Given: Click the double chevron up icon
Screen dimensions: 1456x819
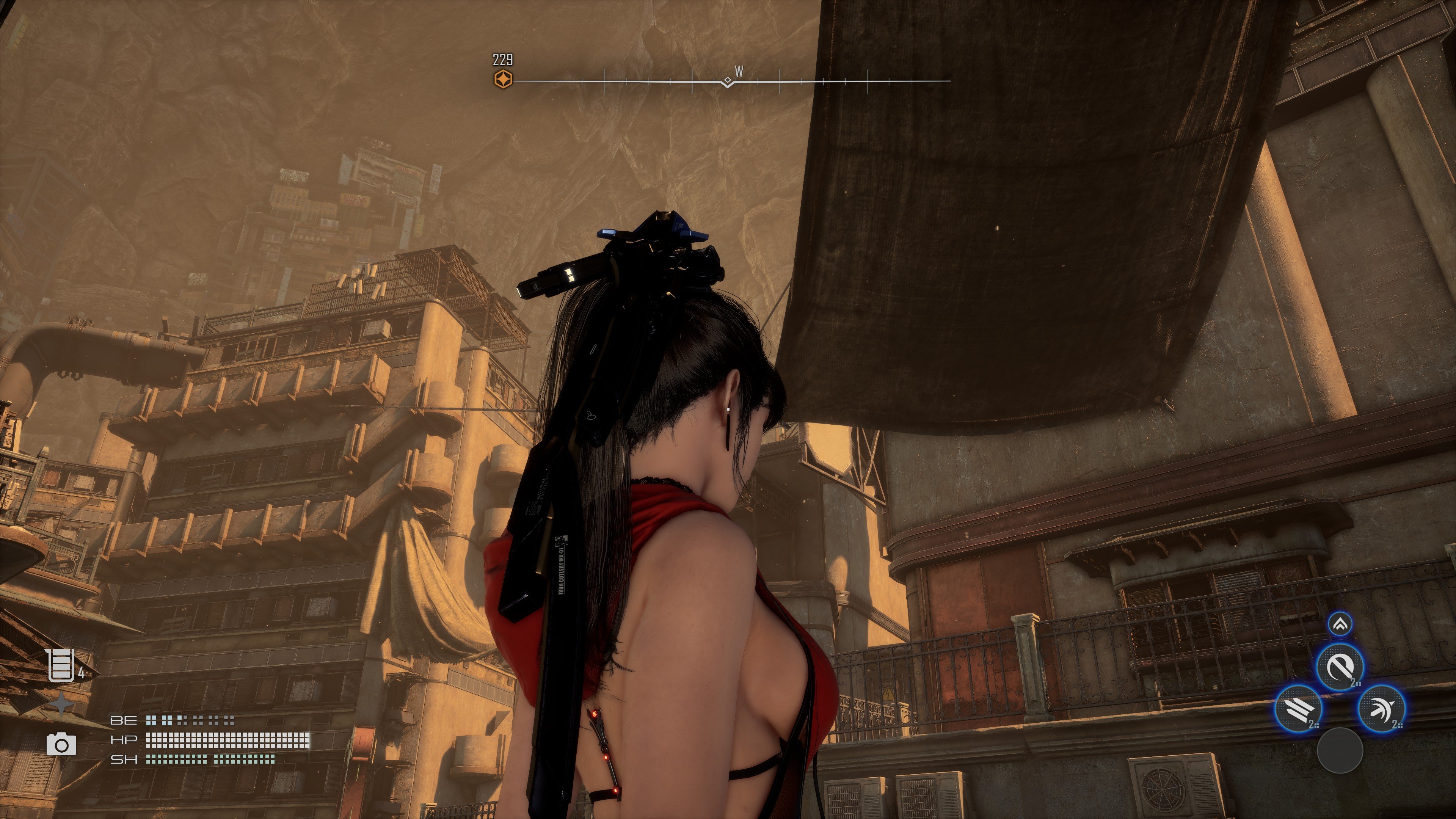Looking at the screenshot, I should tap(1340, 624).
